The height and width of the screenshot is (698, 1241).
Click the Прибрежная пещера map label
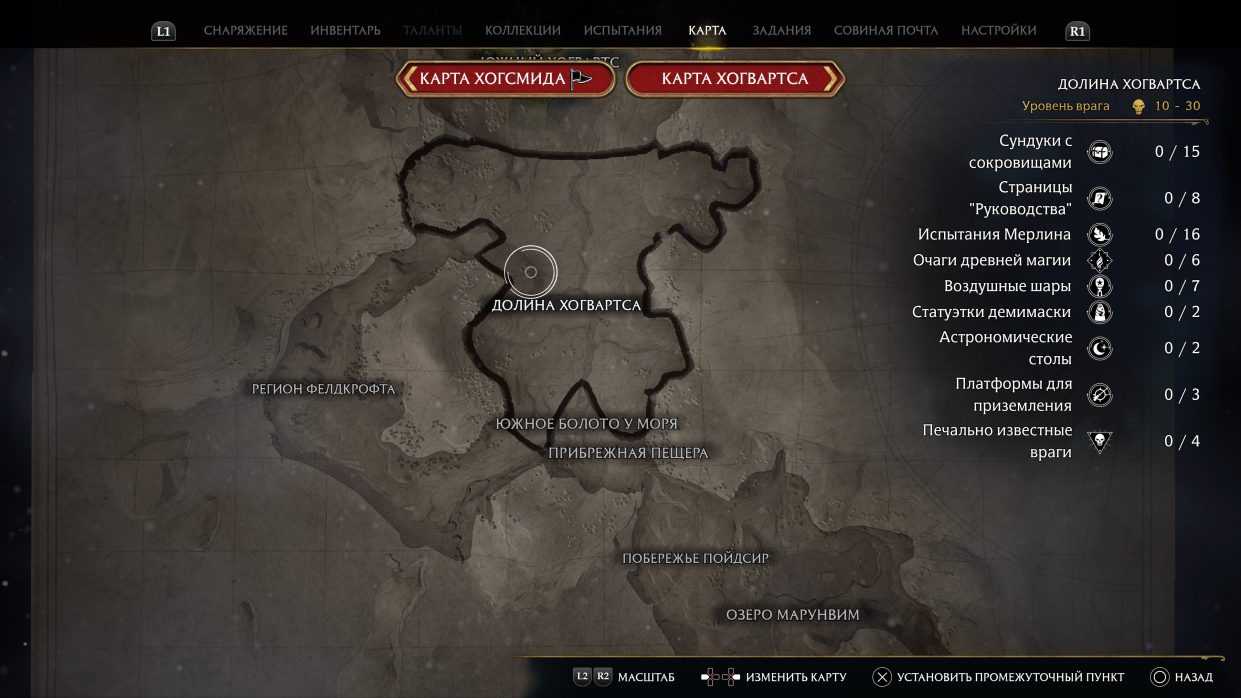pyautogui.click(x=628, y=453)
